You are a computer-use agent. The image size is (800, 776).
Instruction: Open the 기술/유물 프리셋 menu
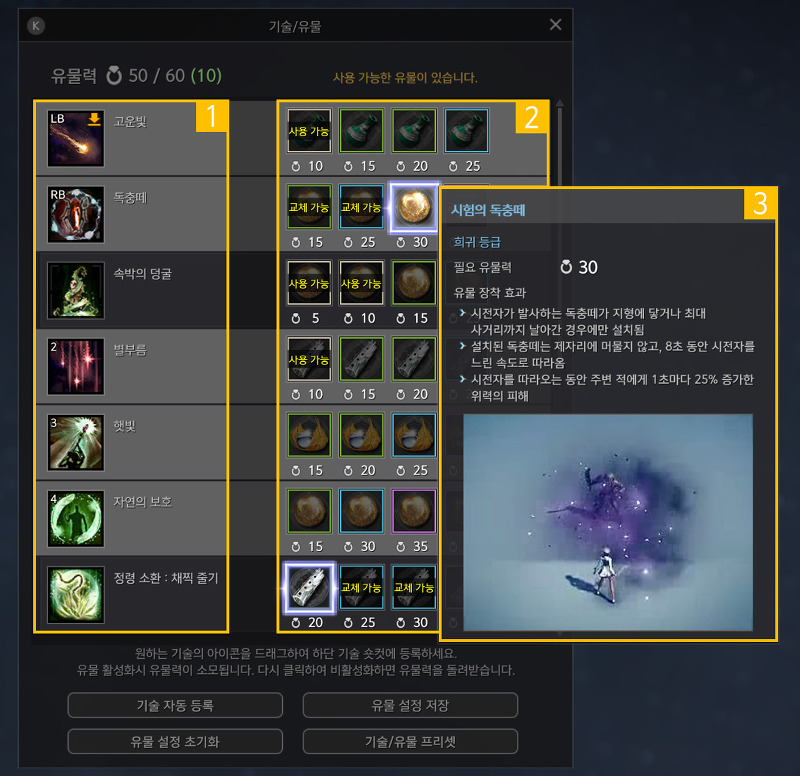410,741
